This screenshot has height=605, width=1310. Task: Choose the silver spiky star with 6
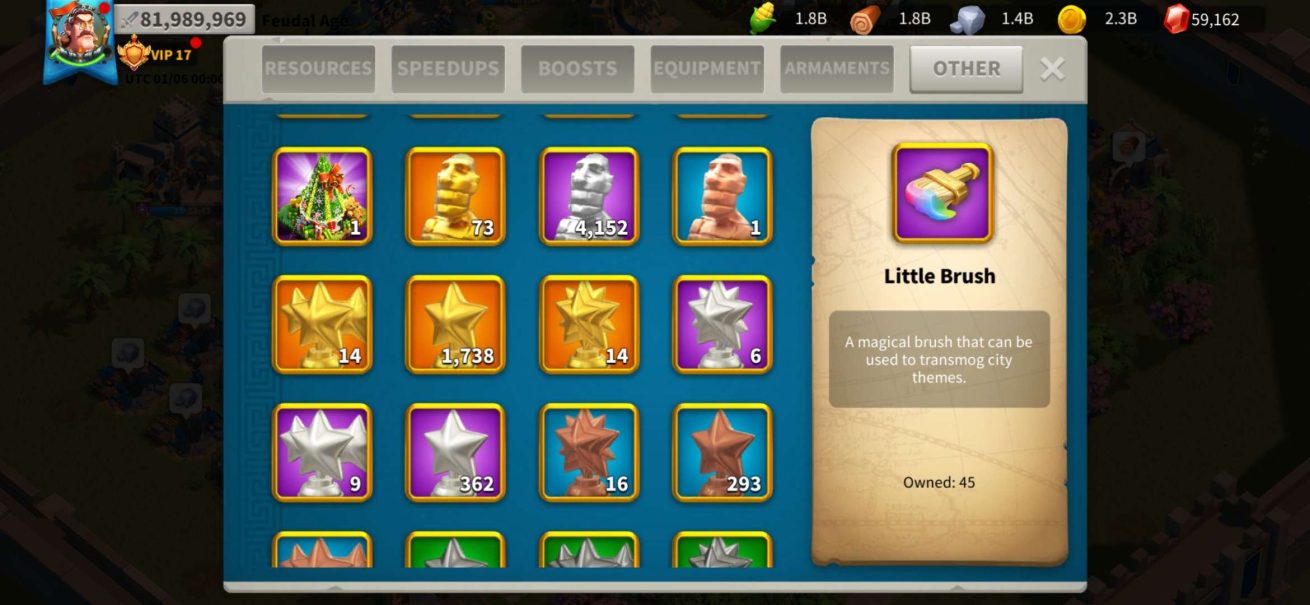(722, 324)
